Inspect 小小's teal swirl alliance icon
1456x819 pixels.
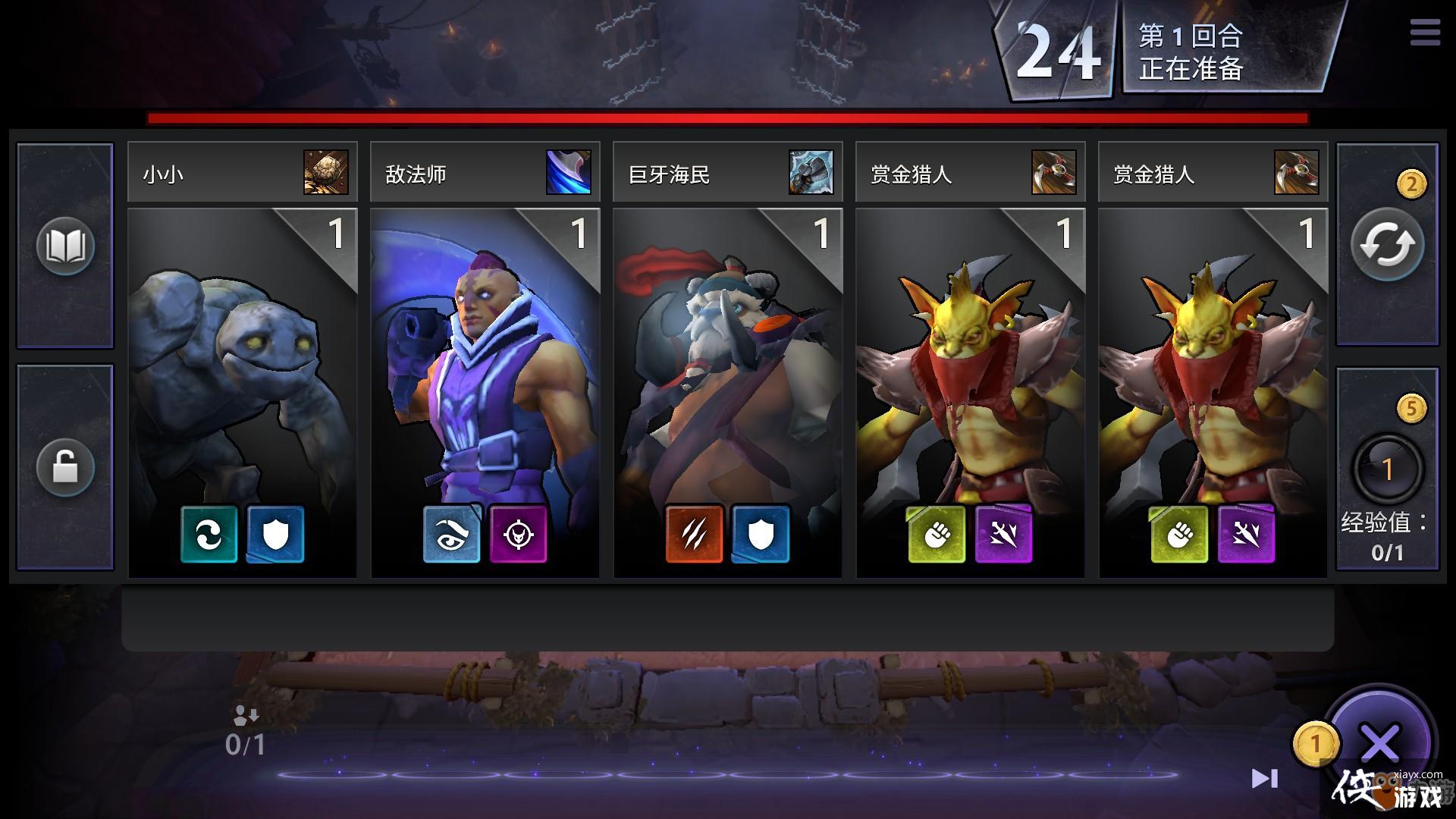pos(209,535)
